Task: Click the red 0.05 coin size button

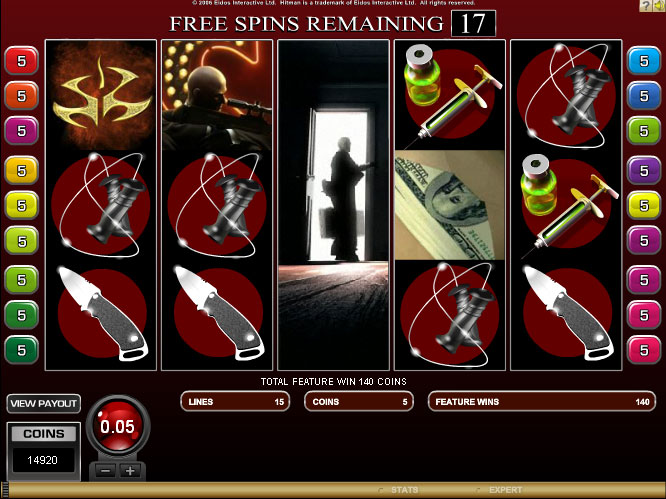Action: click(118, 427)
